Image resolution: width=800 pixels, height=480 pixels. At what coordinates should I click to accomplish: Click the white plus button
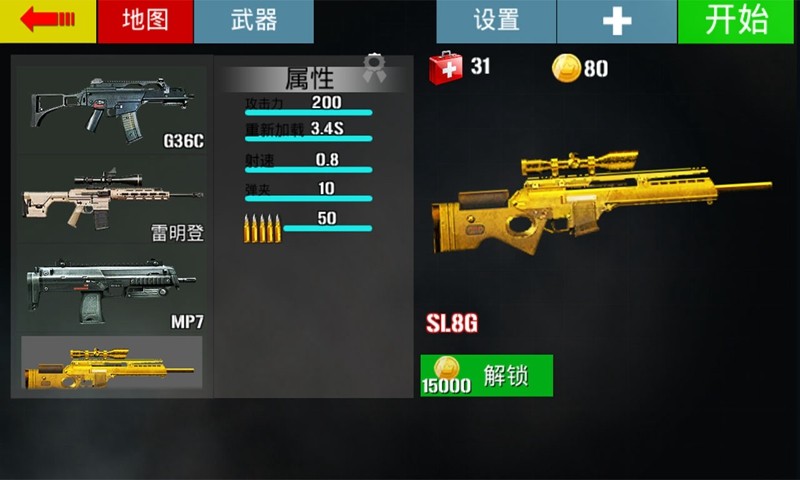click(x=618, y=21)
